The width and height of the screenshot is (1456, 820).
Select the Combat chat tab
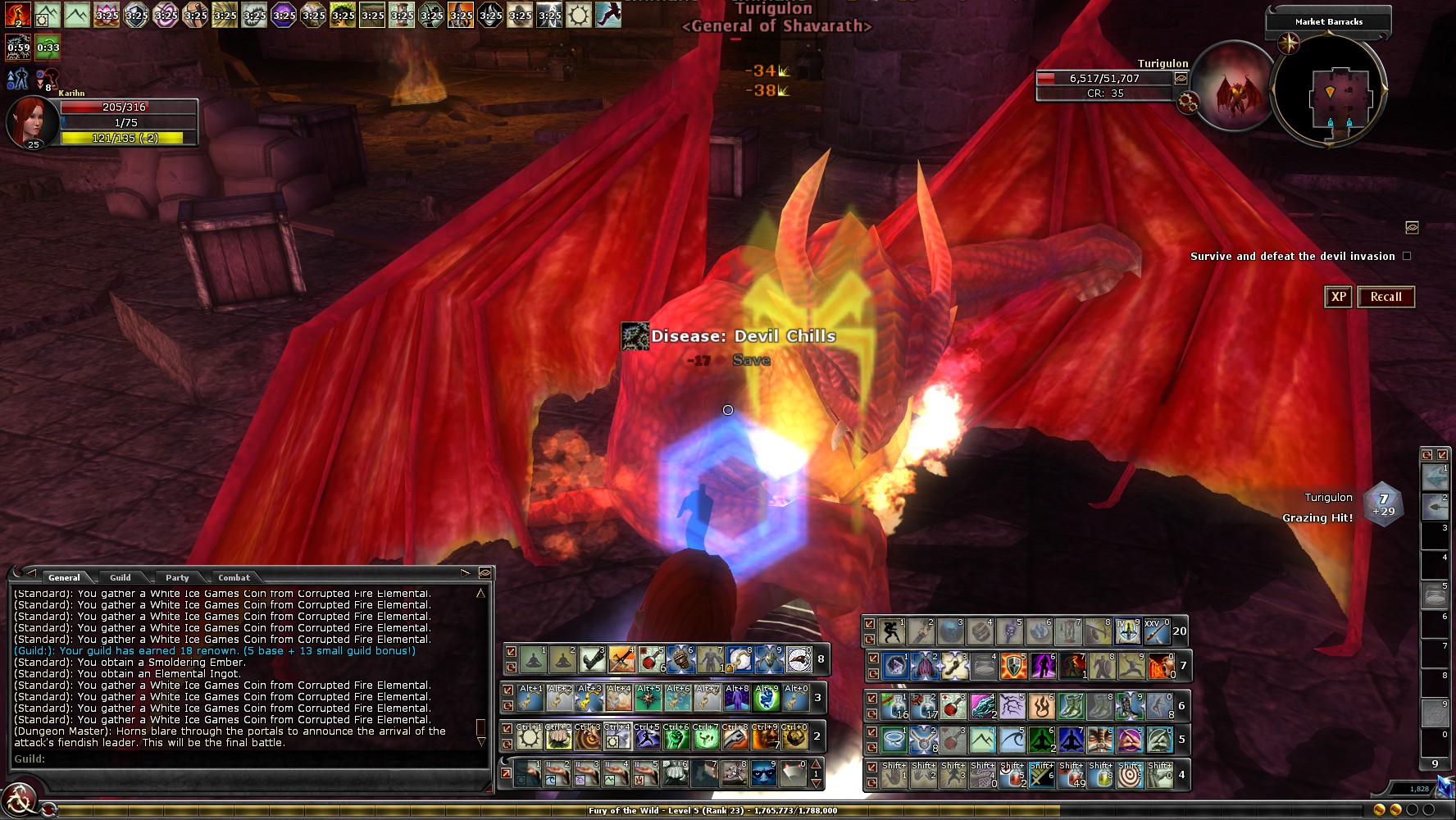[x=234, y=577]
